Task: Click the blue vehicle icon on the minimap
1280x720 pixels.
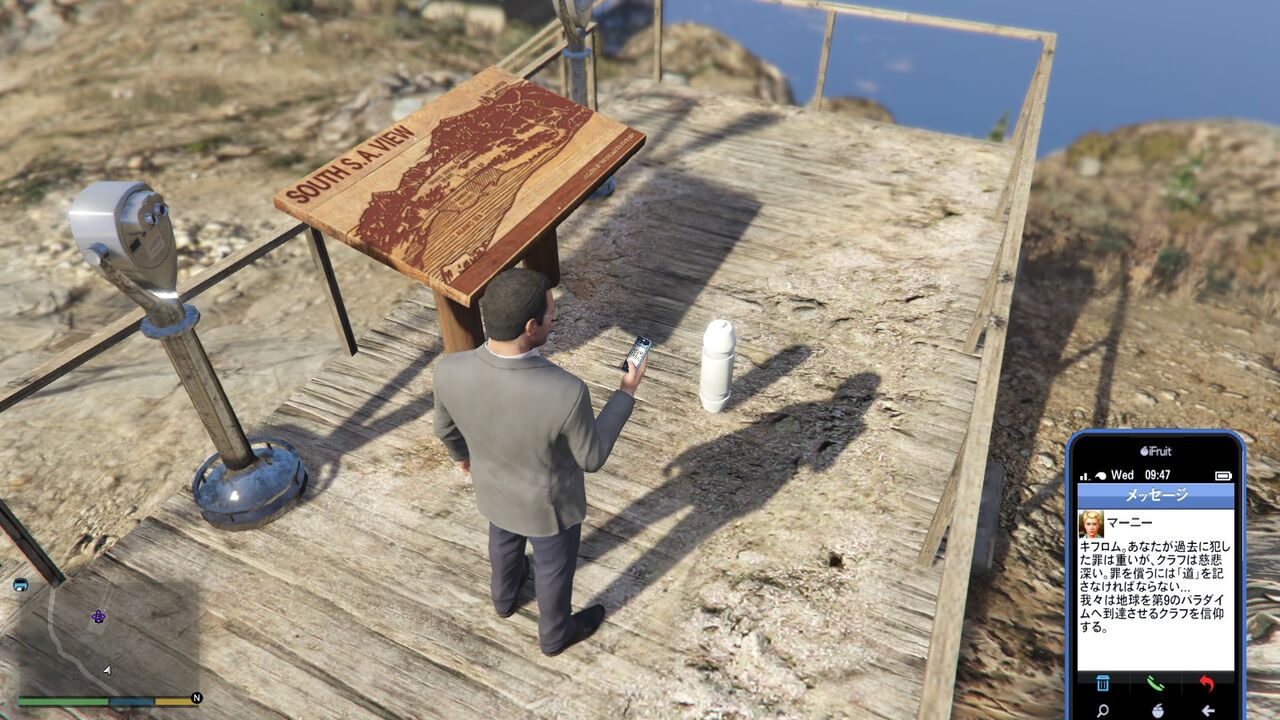Action: pos(21,584)
